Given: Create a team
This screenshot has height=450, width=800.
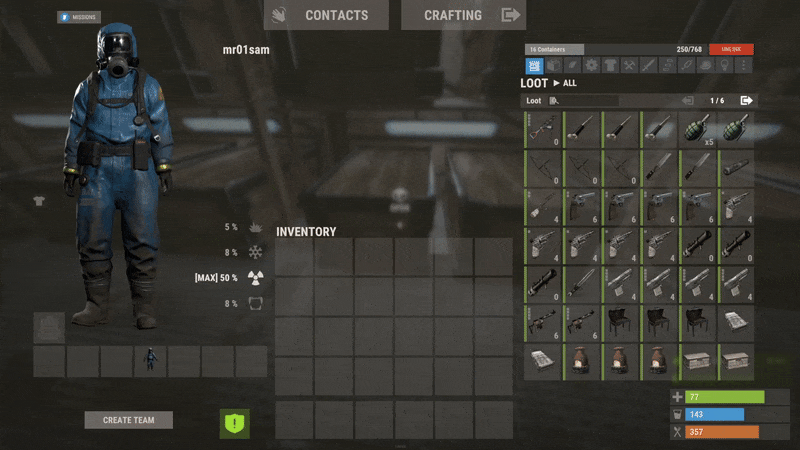Looking at the screenshot, I should [x=128, y=420].
